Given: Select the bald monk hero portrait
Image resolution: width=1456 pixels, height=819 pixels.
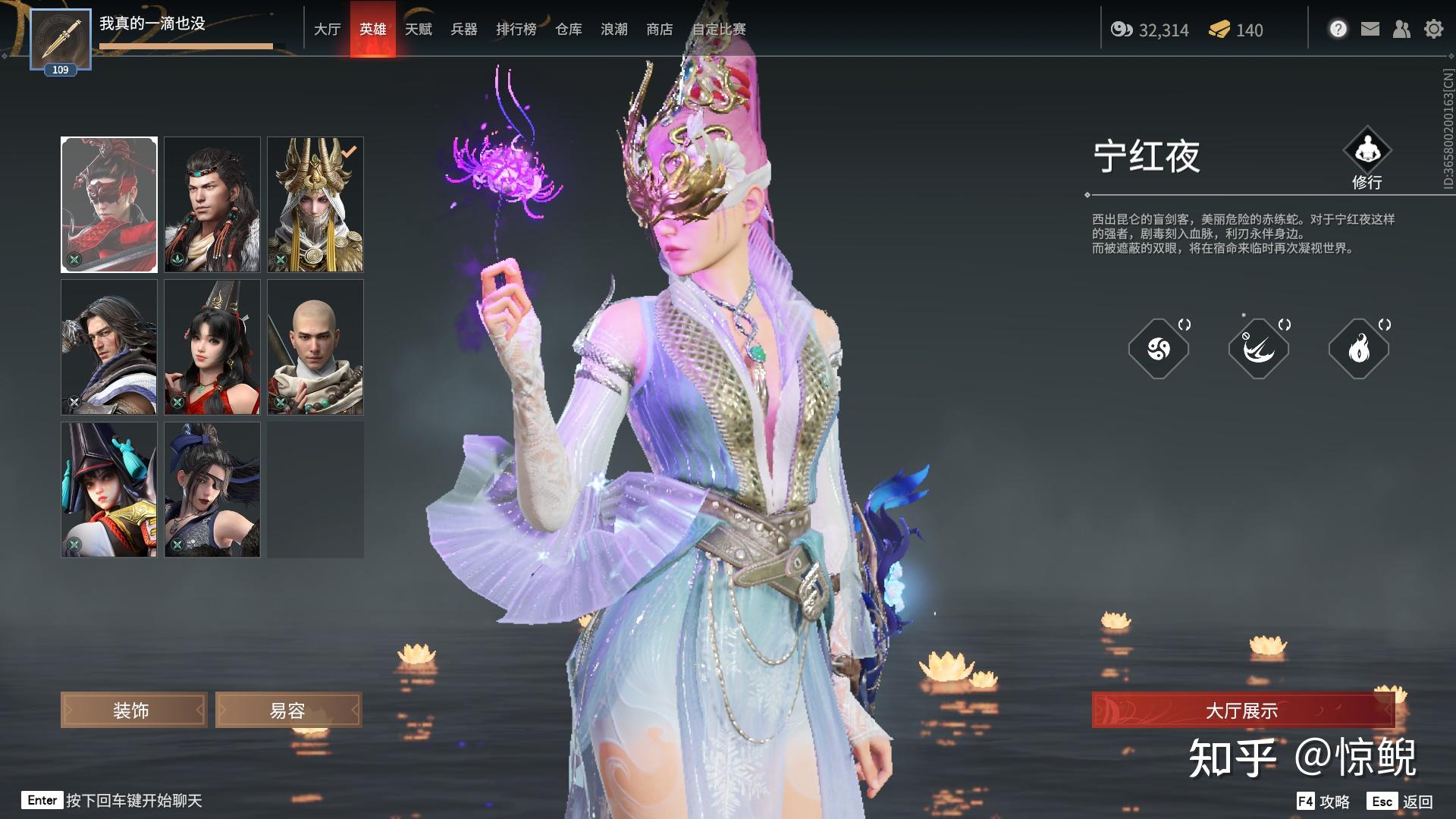Looking at the screenshot, I should (x=315, y=347).
